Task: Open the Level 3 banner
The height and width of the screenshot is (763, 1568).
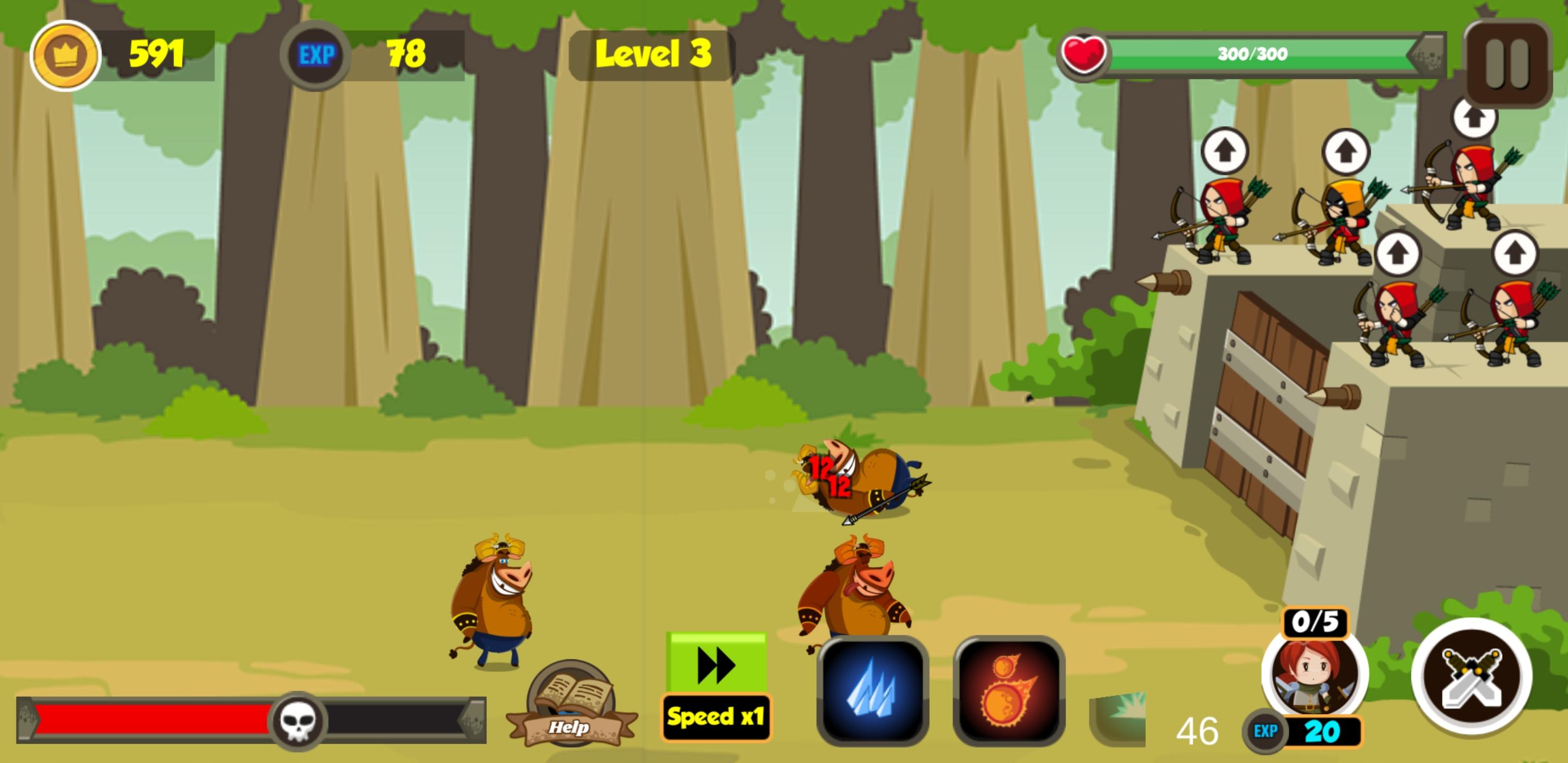Action: (651, 55)
